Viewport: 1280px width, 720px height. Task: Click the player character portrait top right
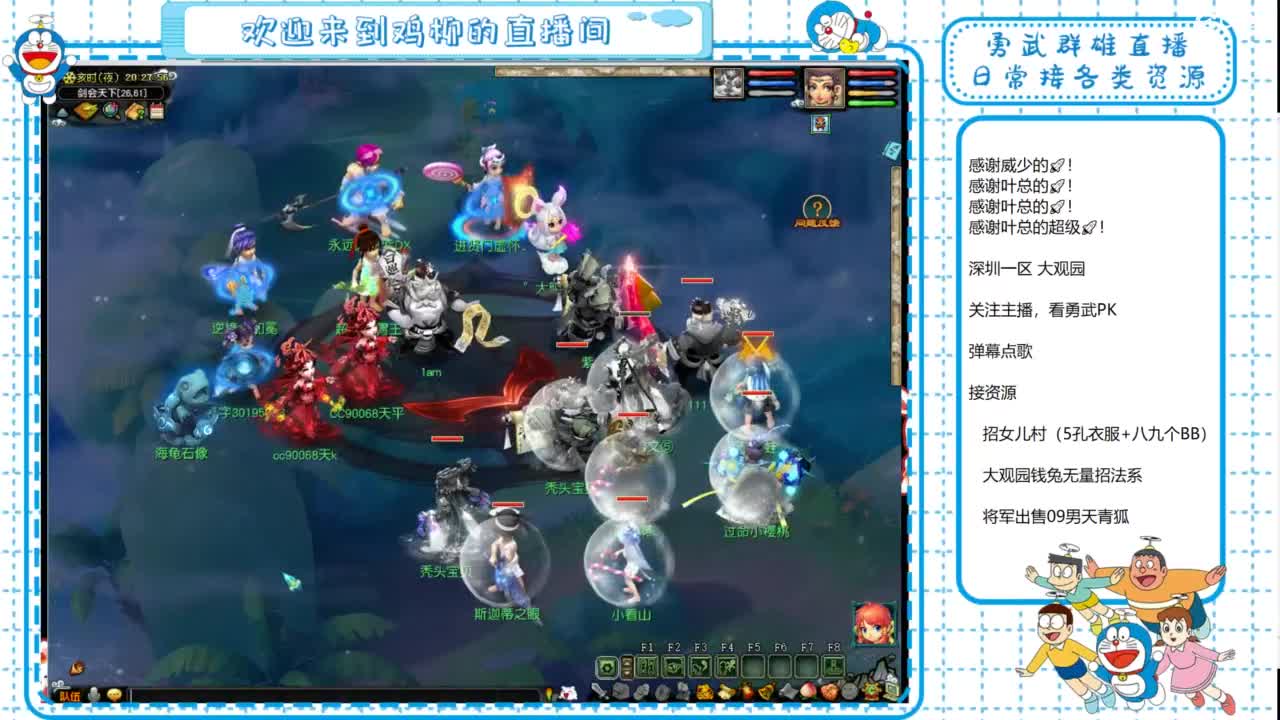(825, 87)
